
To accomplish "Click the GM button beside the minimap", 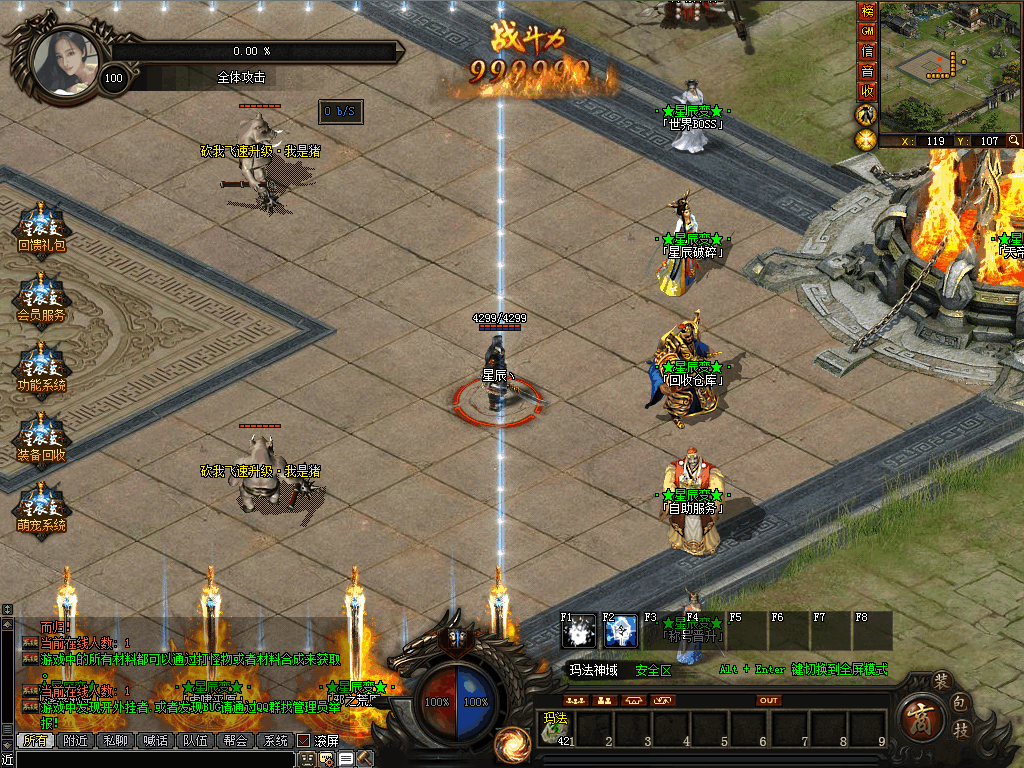I will pyautogui.click(x=867, y=31).
